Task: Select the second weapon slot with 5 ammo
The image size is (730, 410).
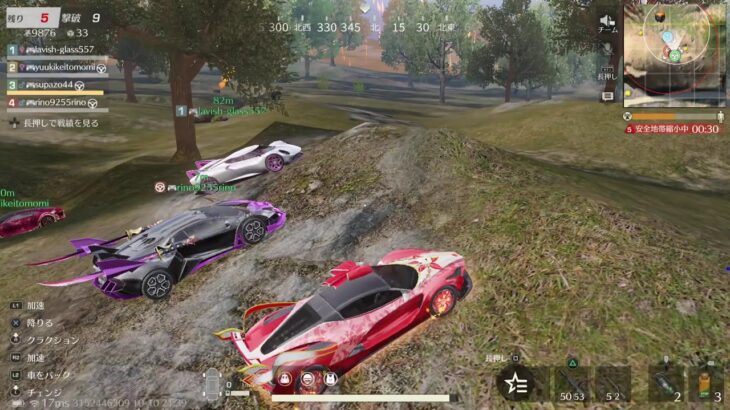Action: pos(612,383)
